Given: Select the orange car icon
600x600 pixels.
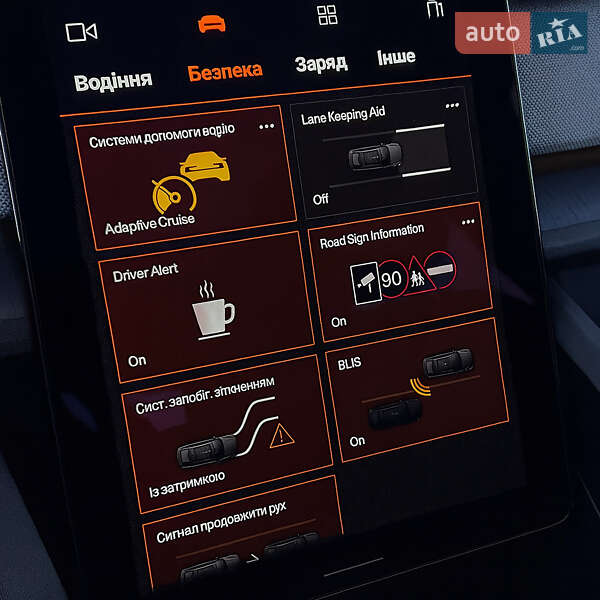Looking at the screenshot, I should (211, 23).
